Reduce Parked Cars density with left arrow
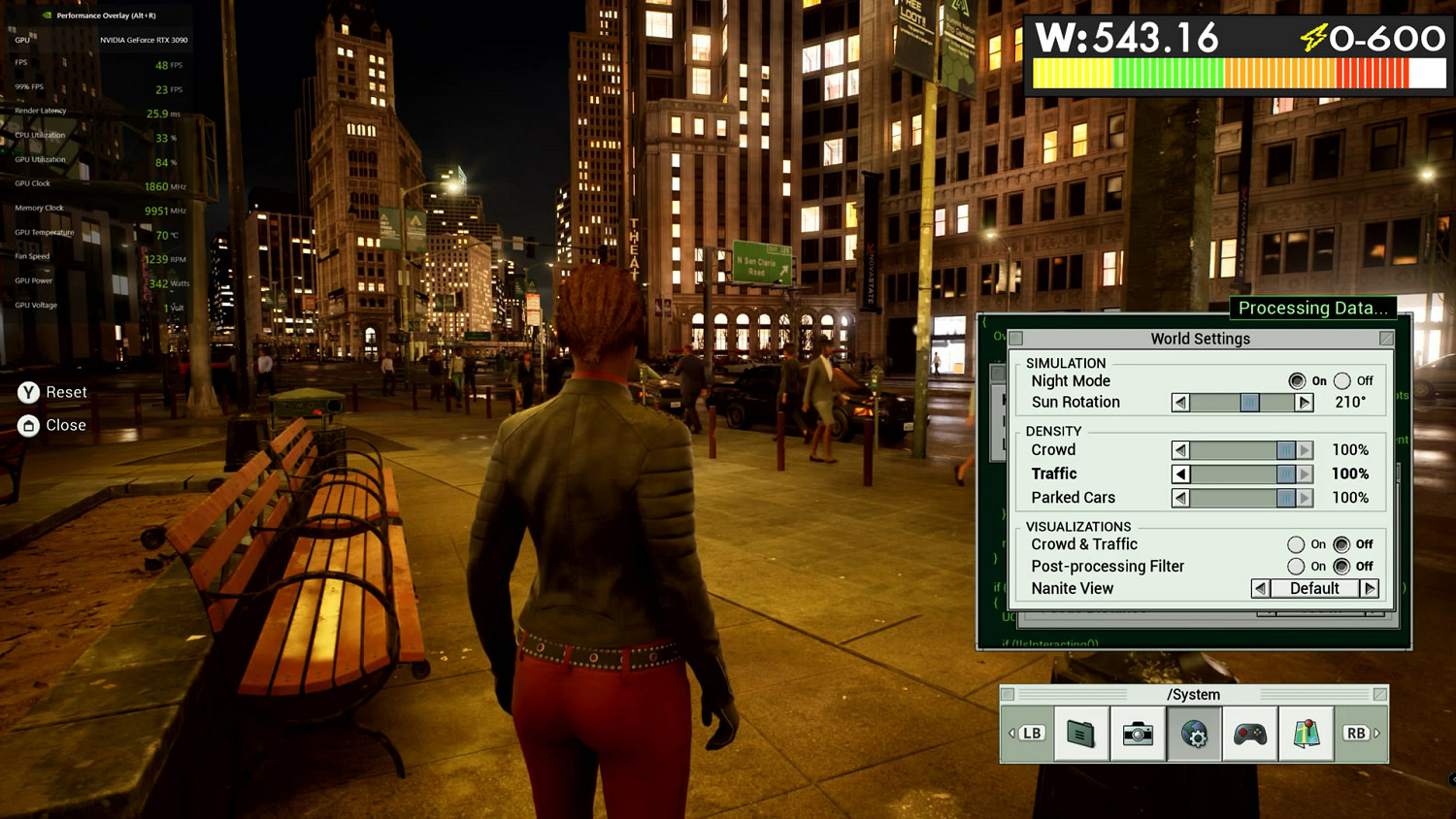Screen dimensions: 1456x819 pyautogui.click(x=1180, y=498)
